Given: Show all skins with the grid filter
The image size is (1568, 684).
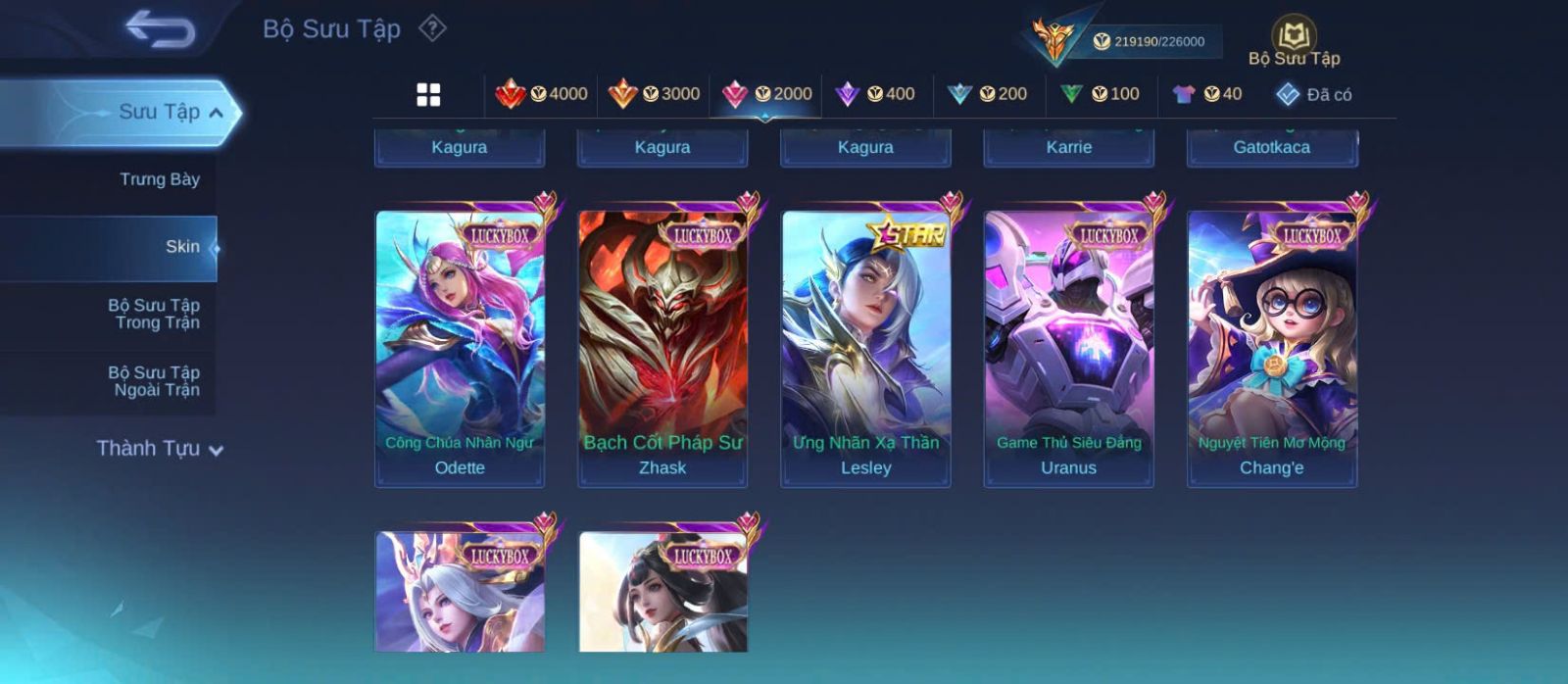Looking at the screenshot, I should (x=428, y=94).
